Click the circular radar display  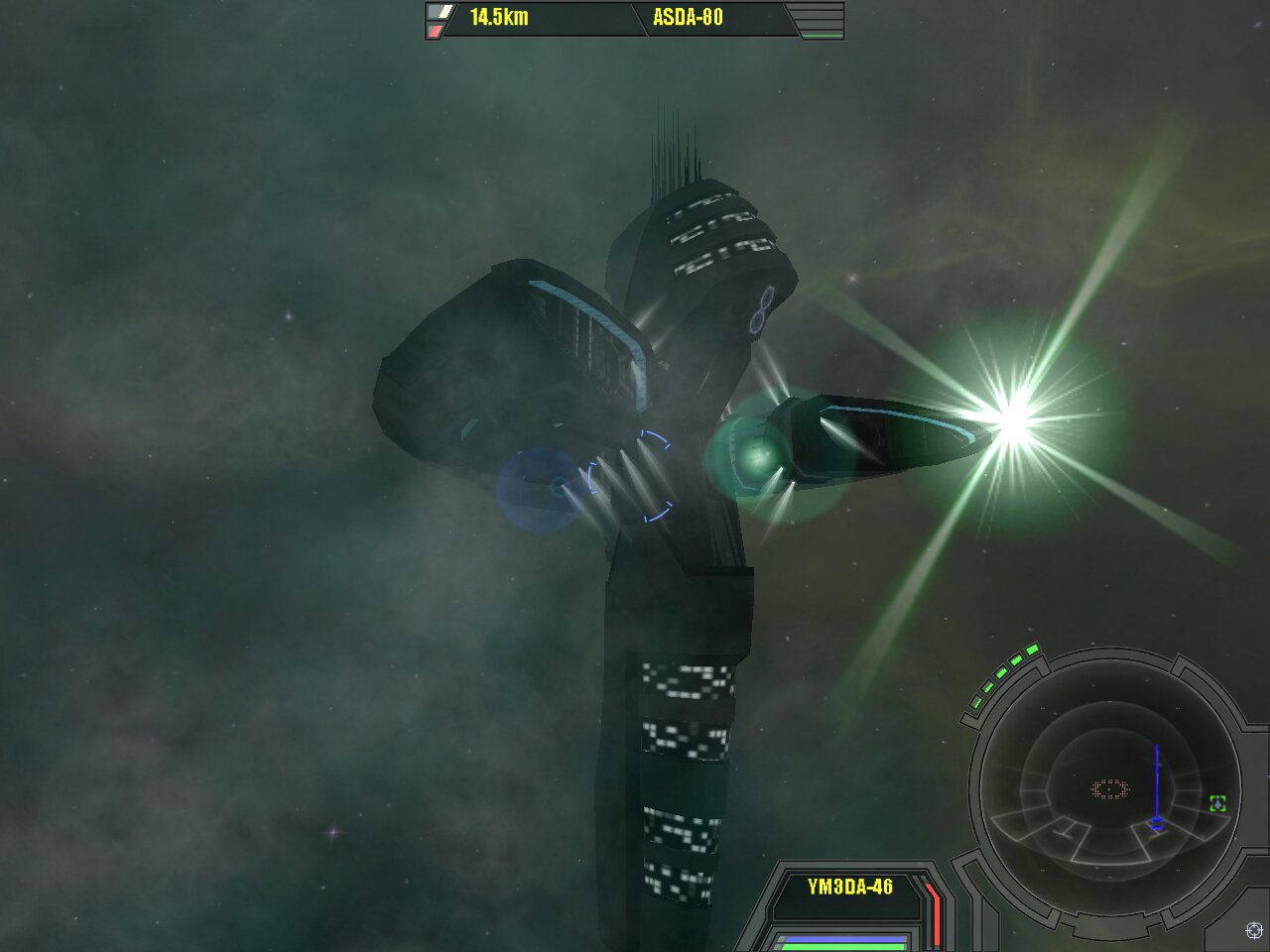pyautogui.click(x=1109, y=788)
